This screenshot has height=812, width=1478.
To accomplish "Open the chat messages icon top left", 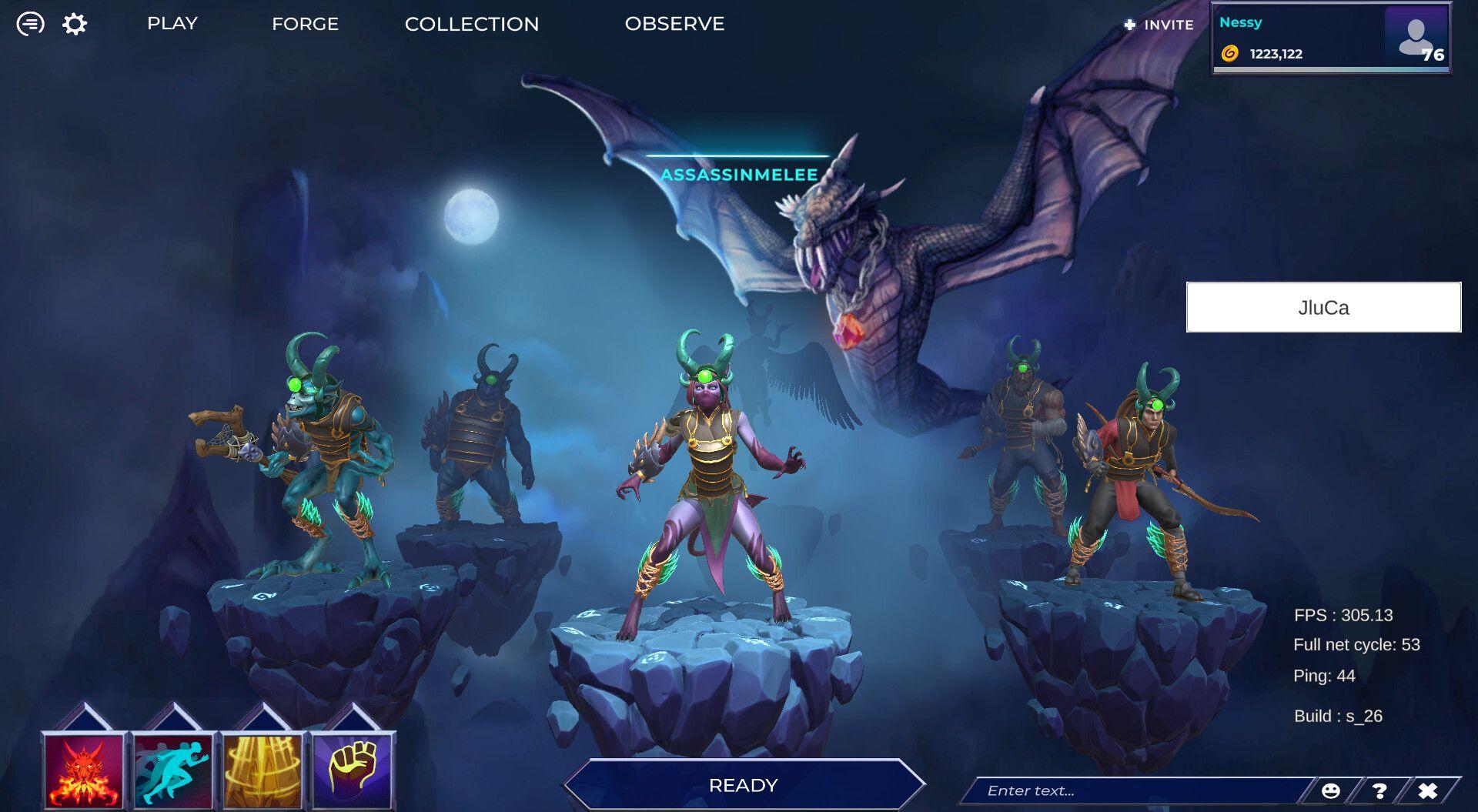I will 29,23.
